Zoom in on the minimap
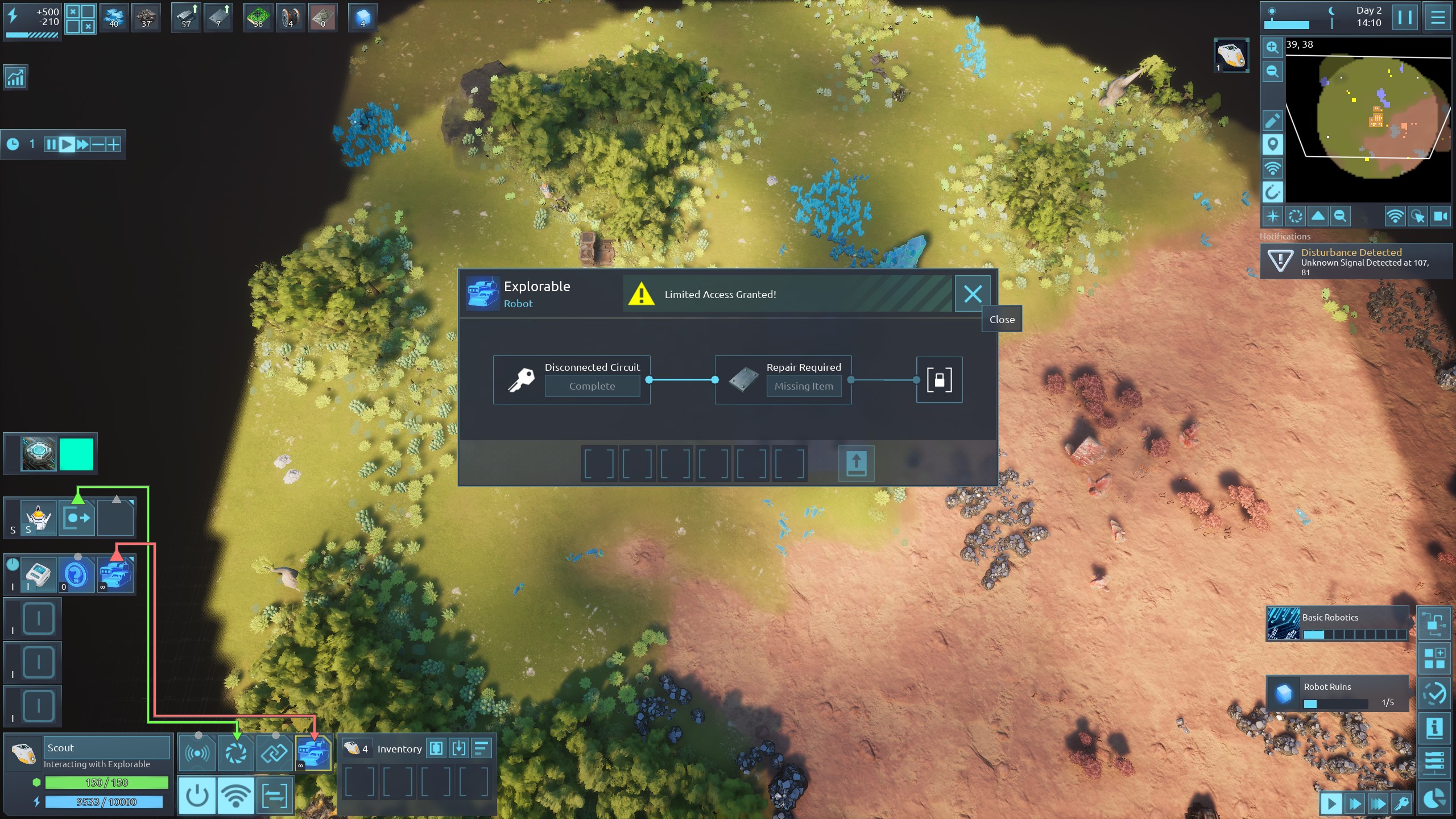This screenshot has height=819, width=1456. (1272, 48)
